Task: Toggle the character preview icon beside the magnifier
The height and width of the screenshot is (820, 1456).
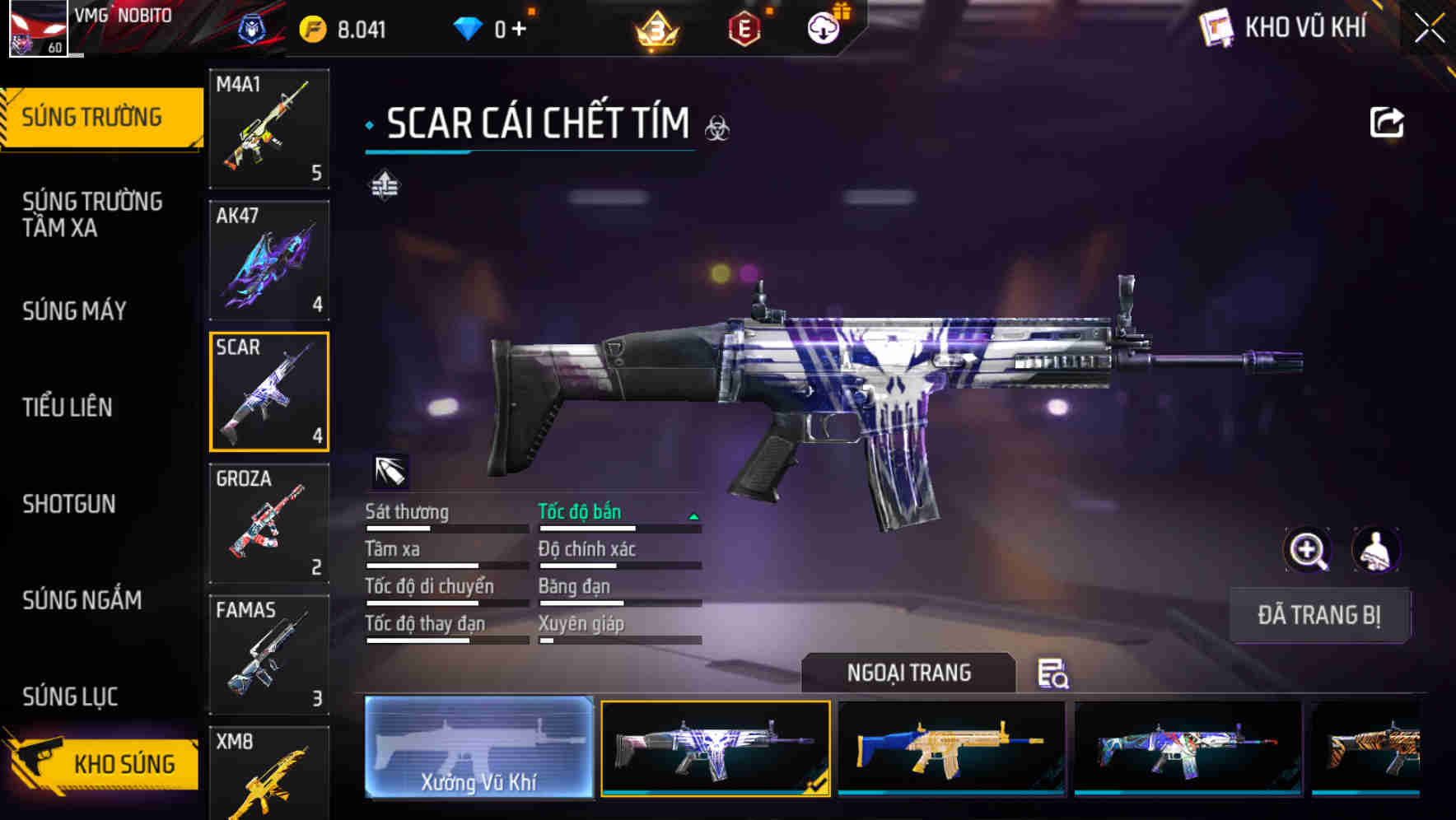Action: [x=1374, y=550]
